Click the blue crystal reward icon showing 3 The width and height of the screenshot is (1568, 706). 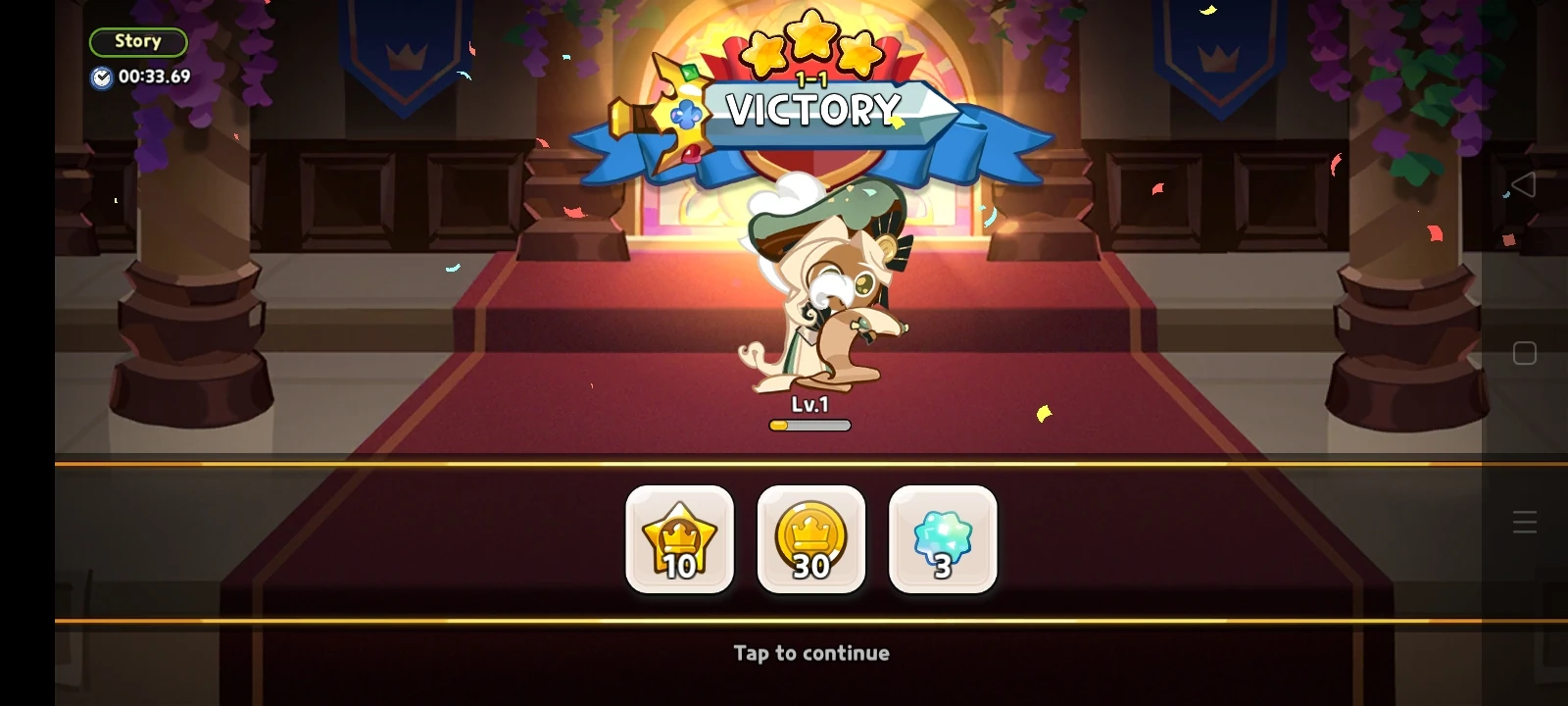943,540
